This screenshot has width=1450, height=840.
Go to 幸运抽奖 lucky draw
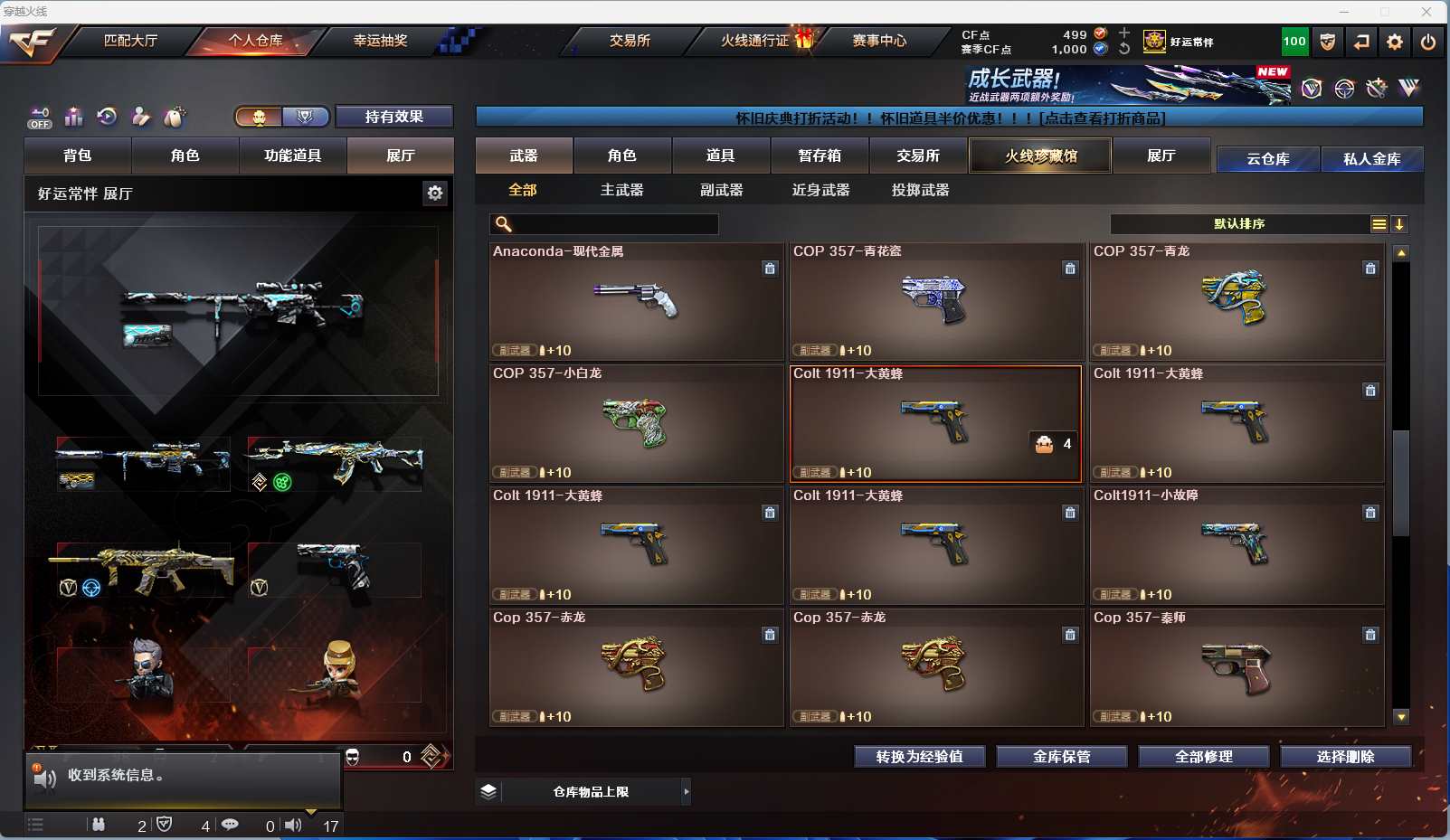point(380,41)
